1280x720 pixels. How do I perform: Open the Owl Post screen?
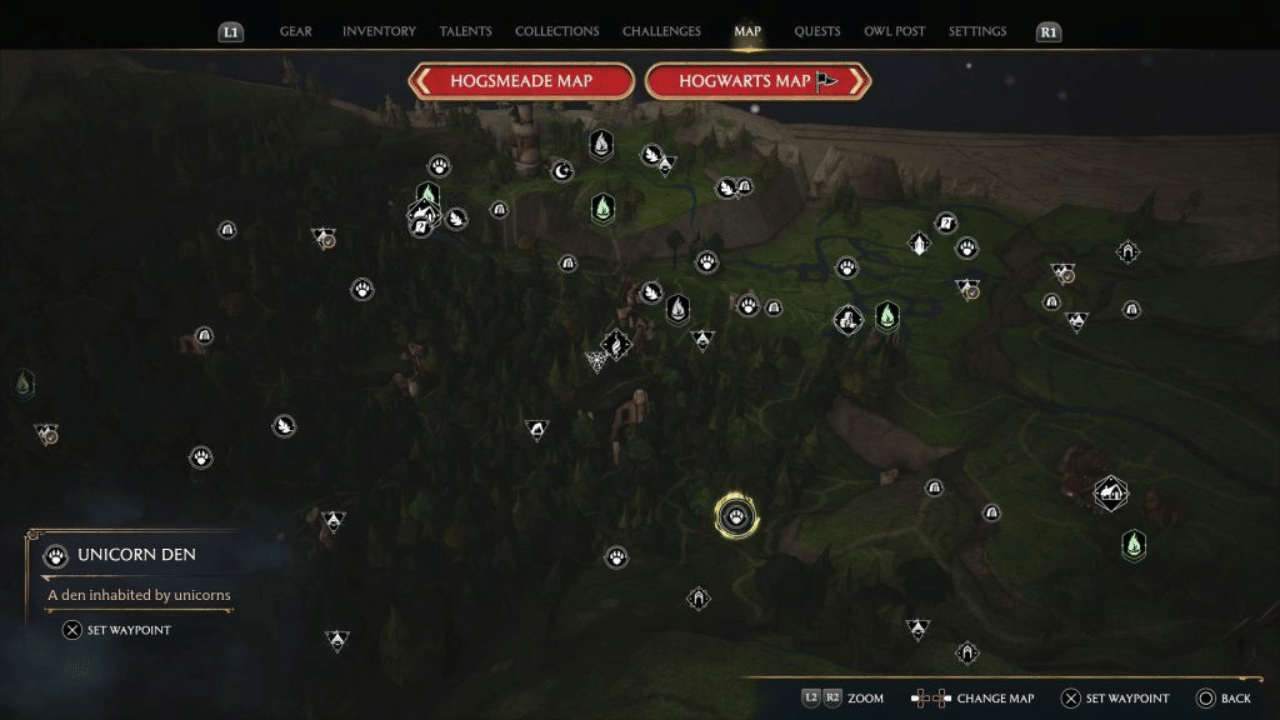(894, 31)
